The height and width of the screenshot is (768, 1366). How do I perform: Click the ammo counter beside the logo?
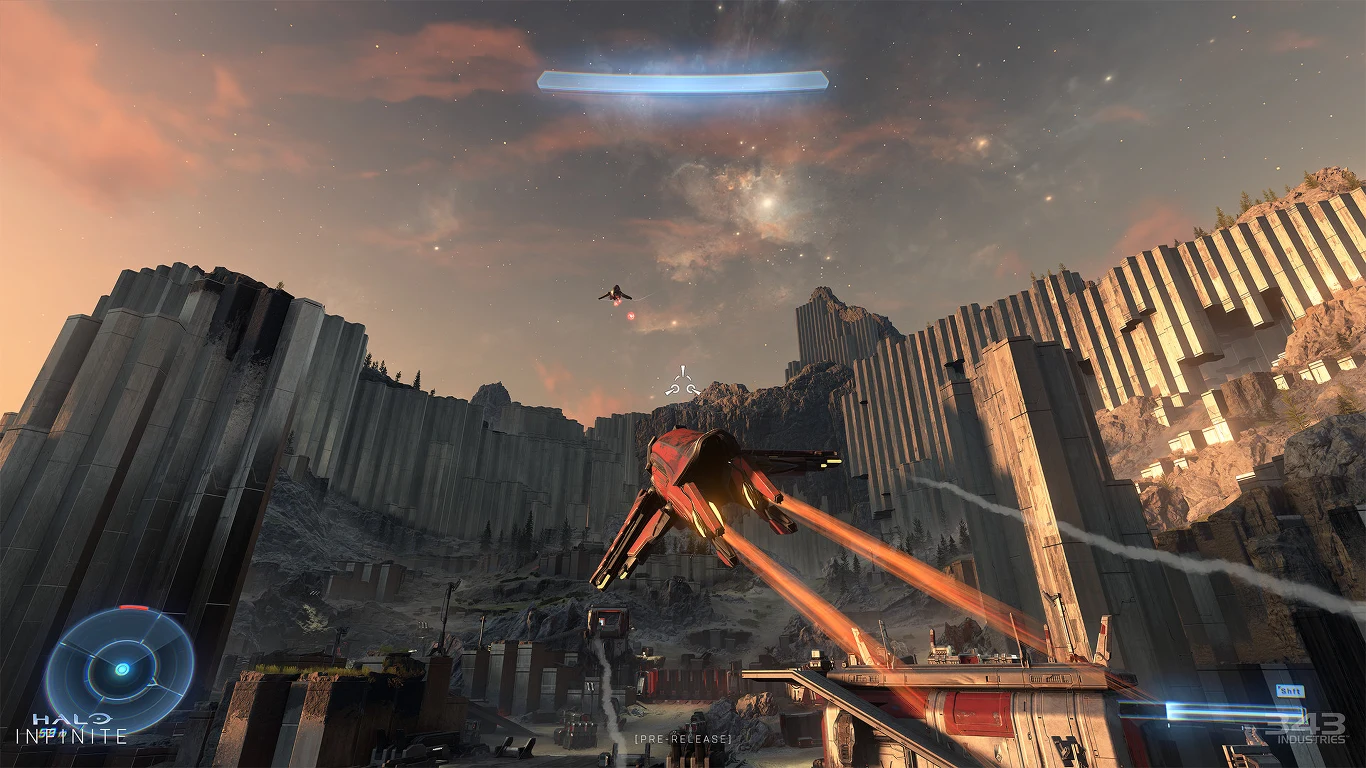[x=52, y=732]
